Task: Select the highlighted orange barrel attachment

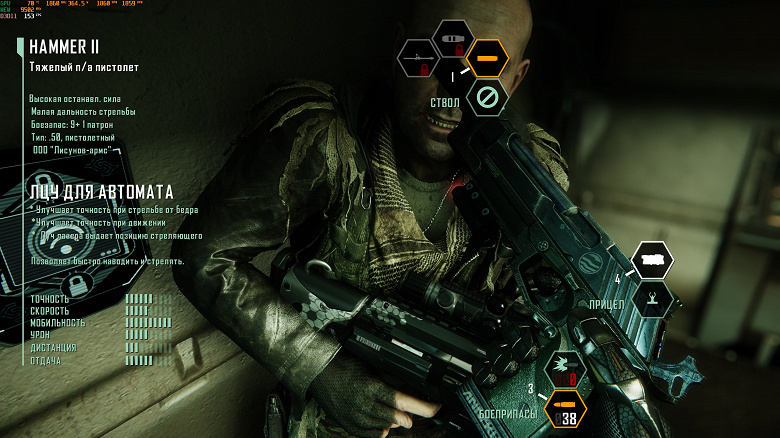Action: (x=487, y=59)
